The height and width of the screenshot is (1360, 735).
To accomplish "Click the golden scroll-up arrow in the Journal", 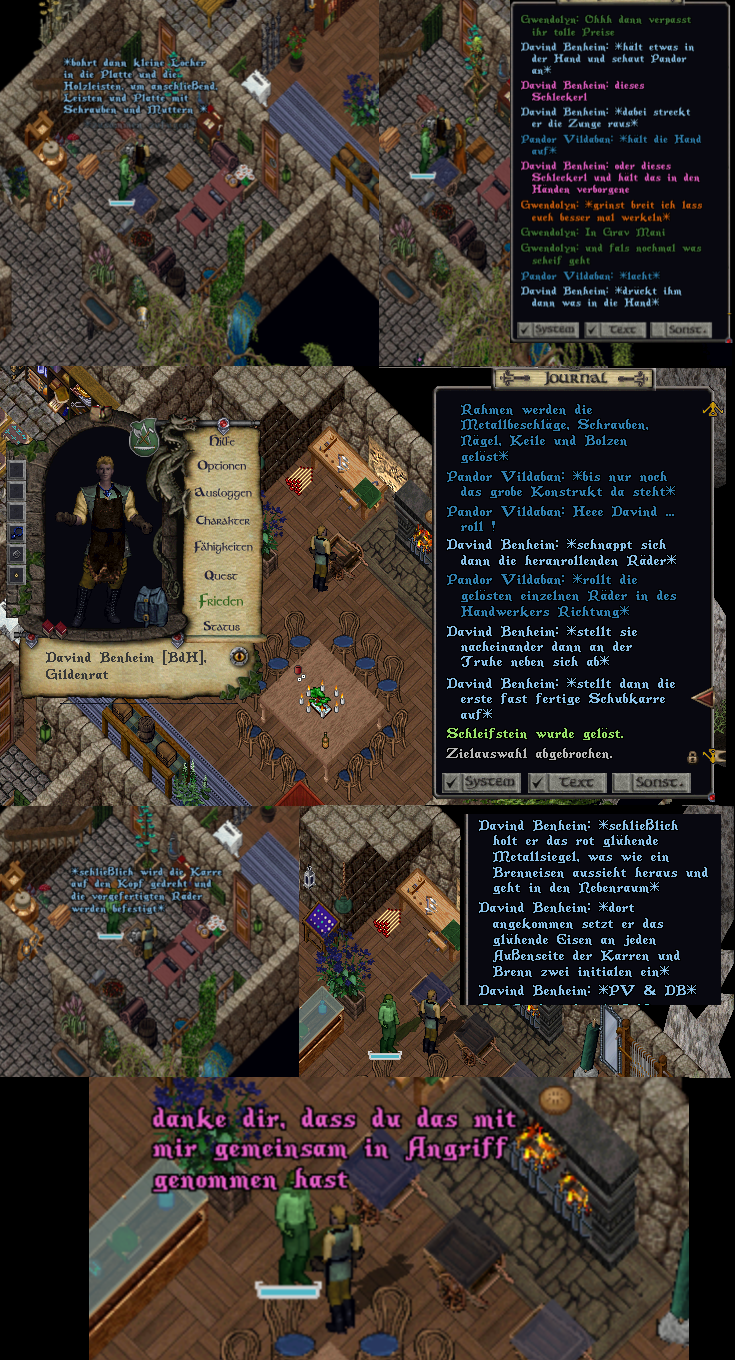I will pos(714,408).
